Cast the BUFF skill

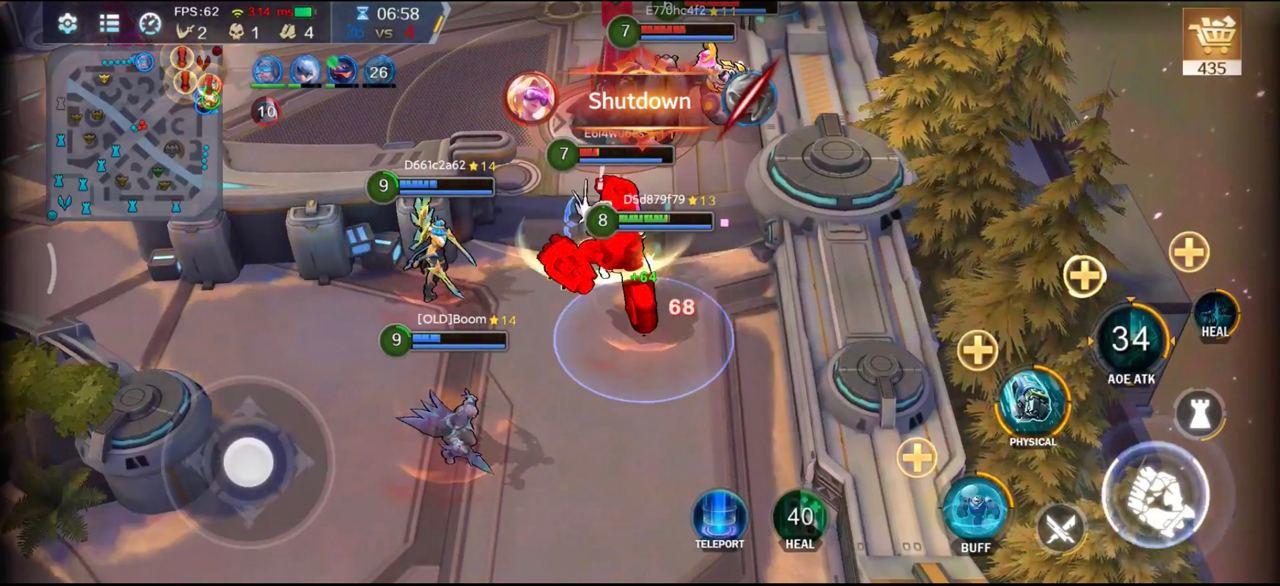pos(975,508)
